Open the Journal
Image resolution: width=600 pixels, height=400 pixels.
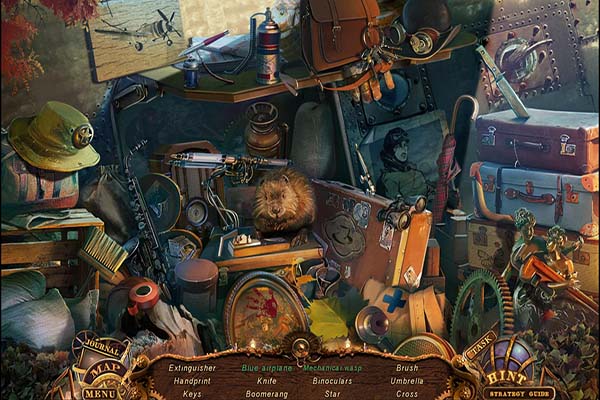pos(100,350)
